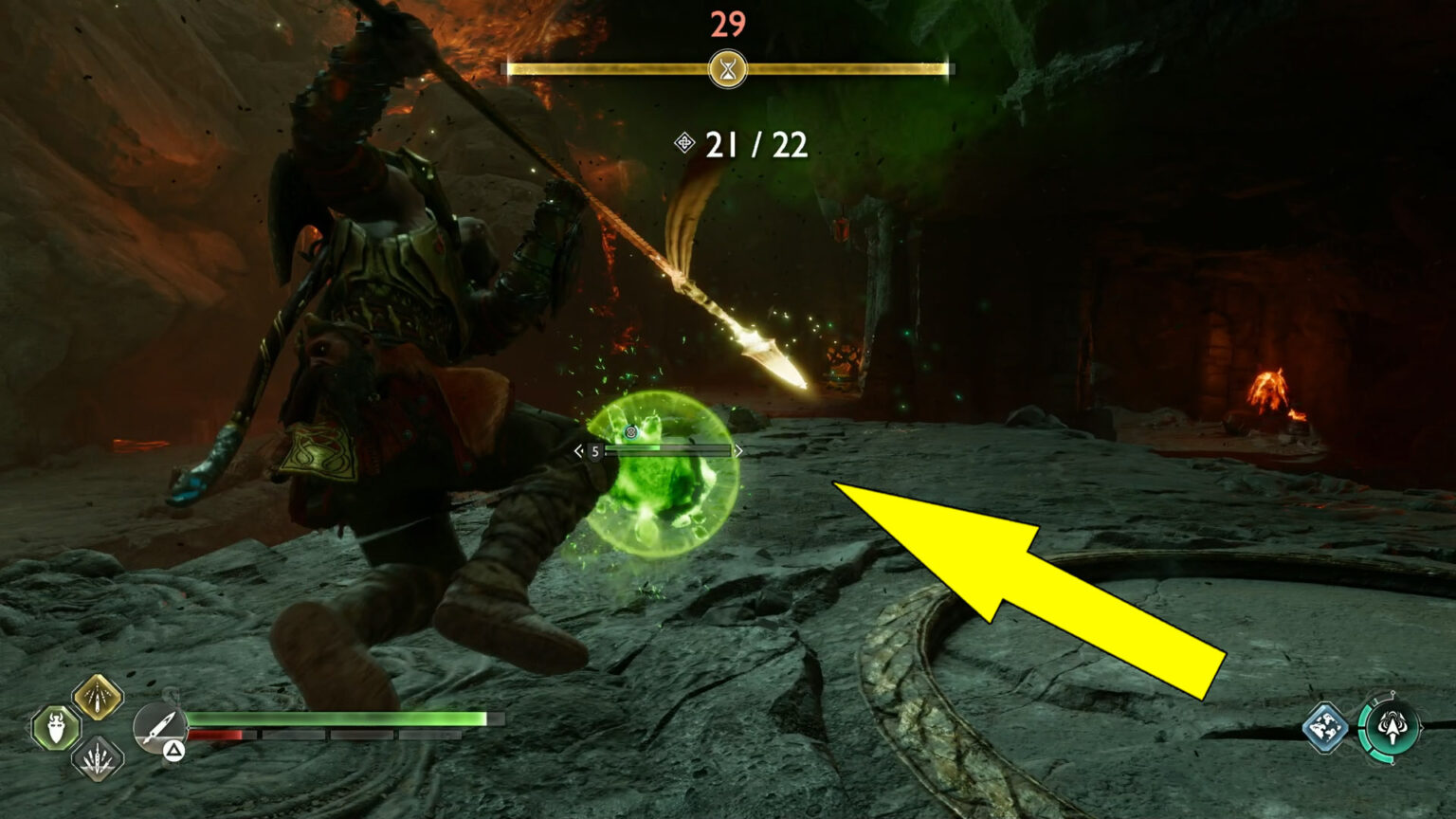Expand the left chevron on the enemy bar
1456x819 pixels.
[578, 450]
